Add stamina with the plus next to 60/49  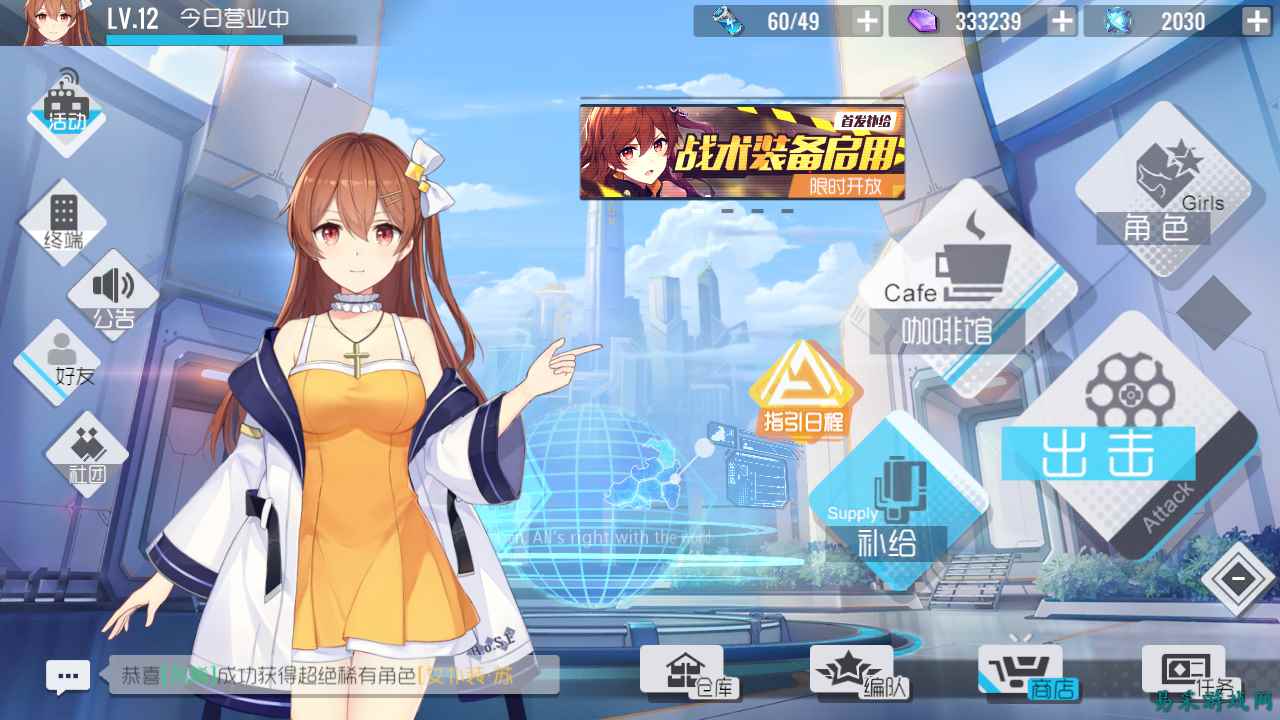(x=864, y=20)
